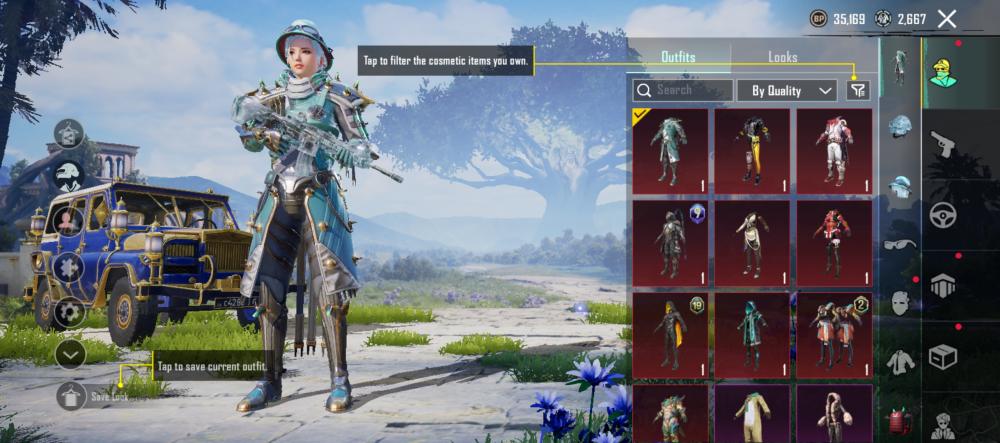Select the glasses eyewear slot
Screen dimensions: 1000x443
(x=900, y=244)
